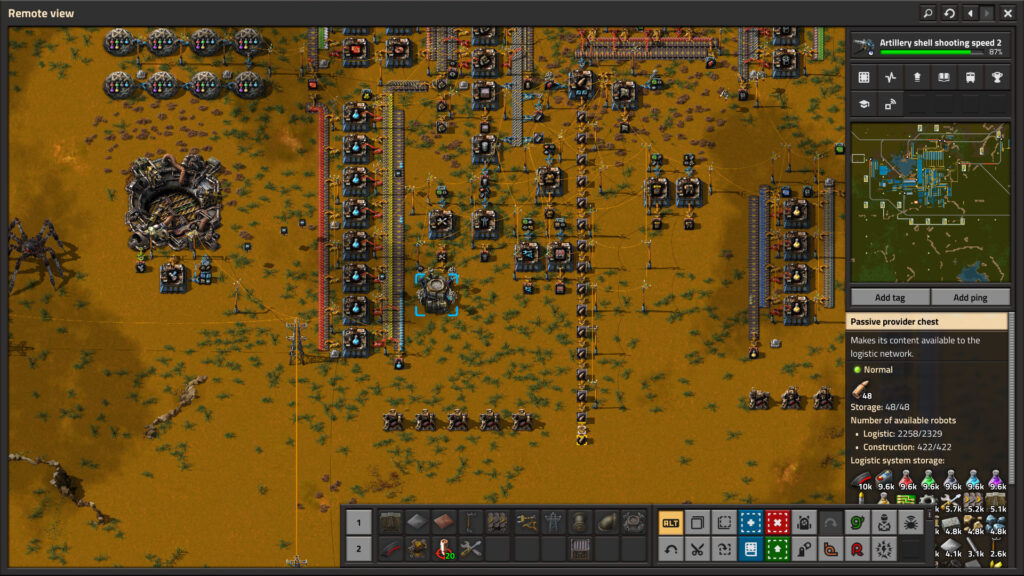Switch to quickbar row 1

(x=358, y=521)
